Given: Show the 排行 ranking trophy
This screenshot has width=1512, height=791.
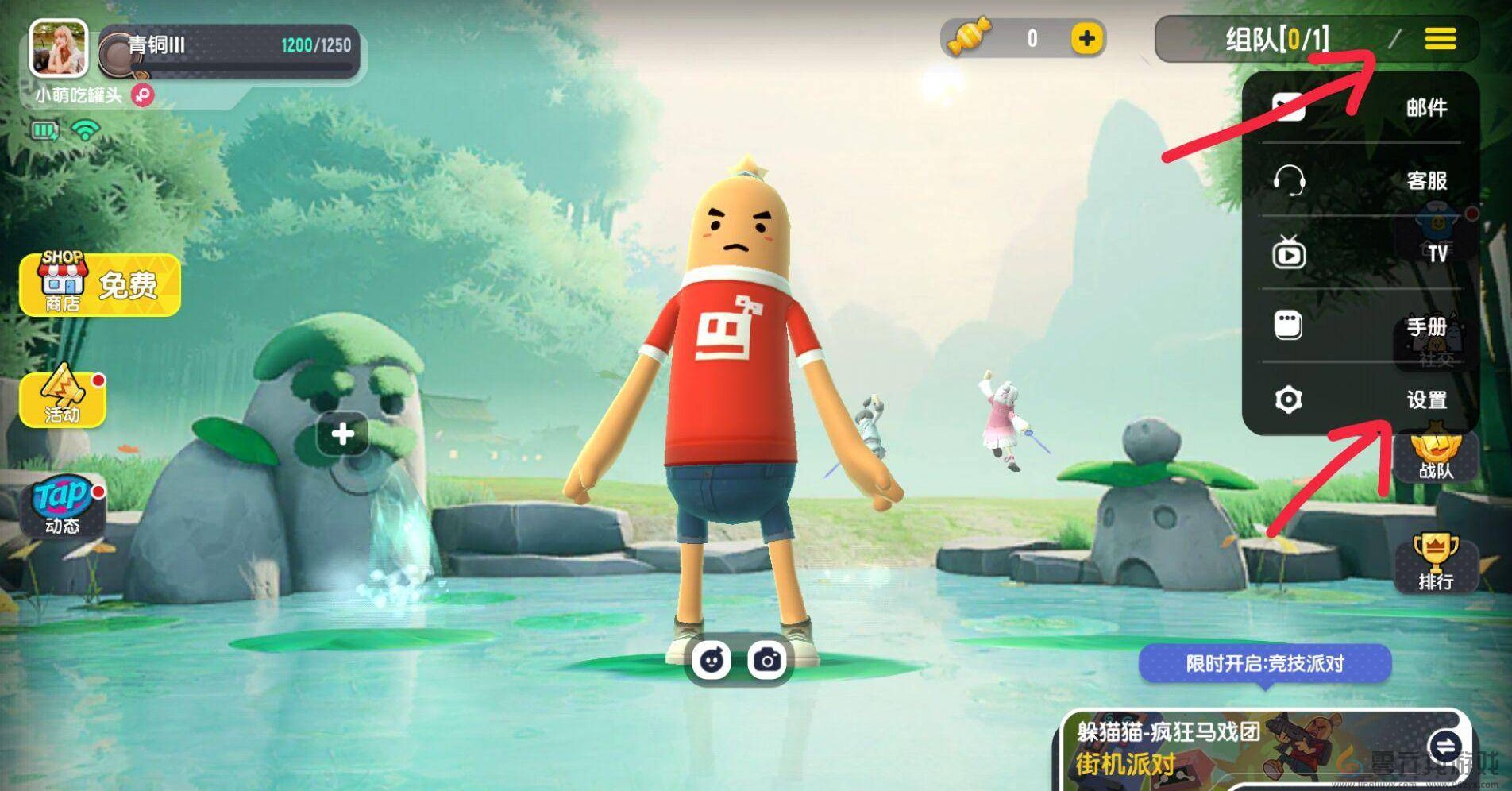Looking at the screenshot, I should [x=1436, y=562].
